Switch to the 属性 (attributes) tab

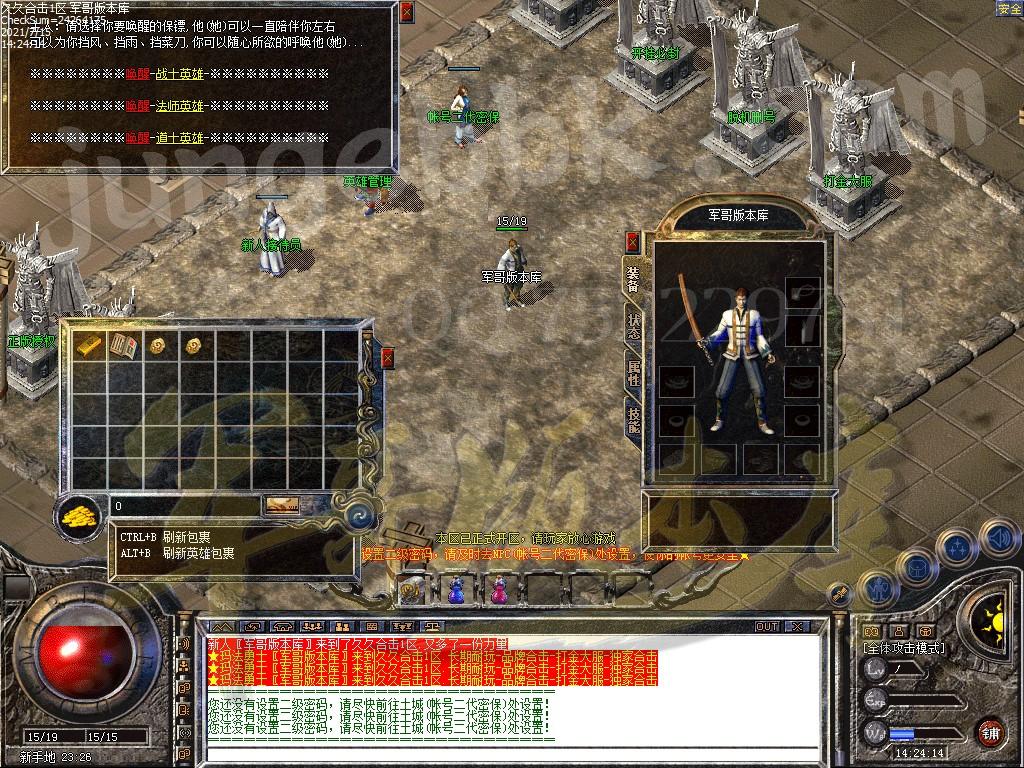coord(634,370)
